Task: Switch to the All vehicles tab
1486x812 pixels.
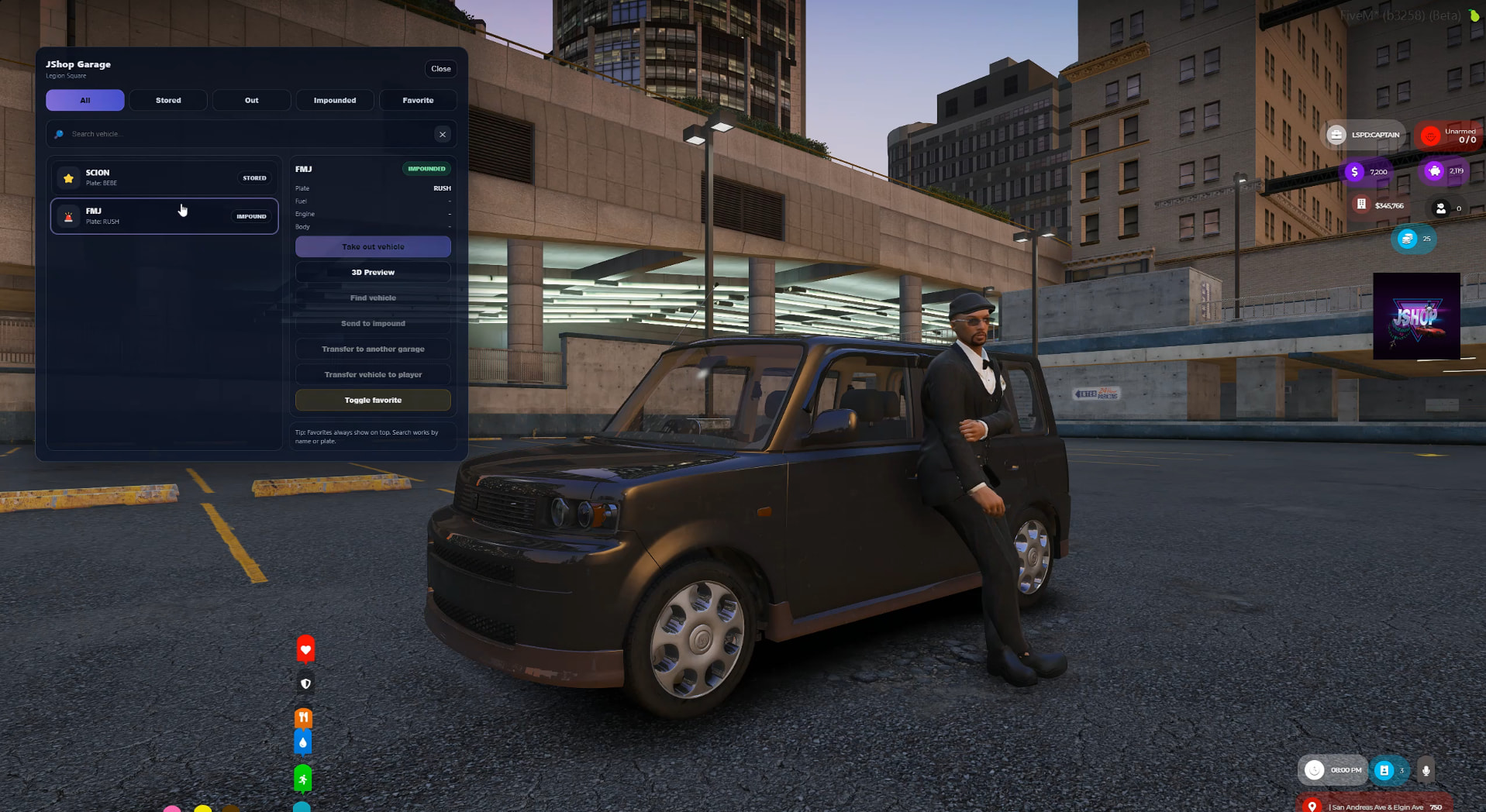Action: tap(85, 100)
